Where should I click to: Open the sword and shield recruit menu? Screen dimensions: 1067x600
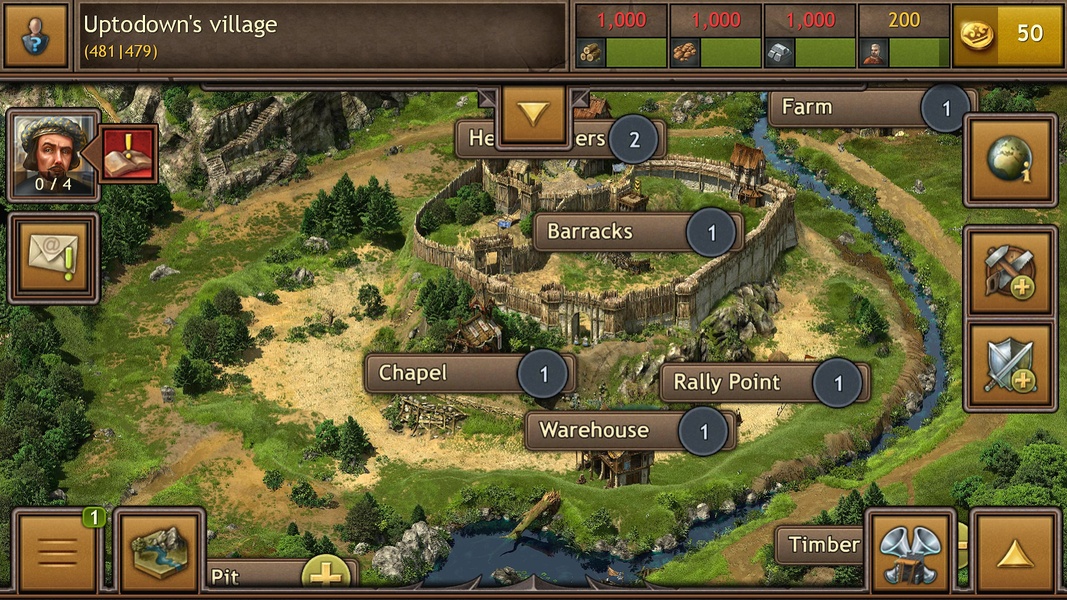pyautogui.click(x=1010, y=366)
